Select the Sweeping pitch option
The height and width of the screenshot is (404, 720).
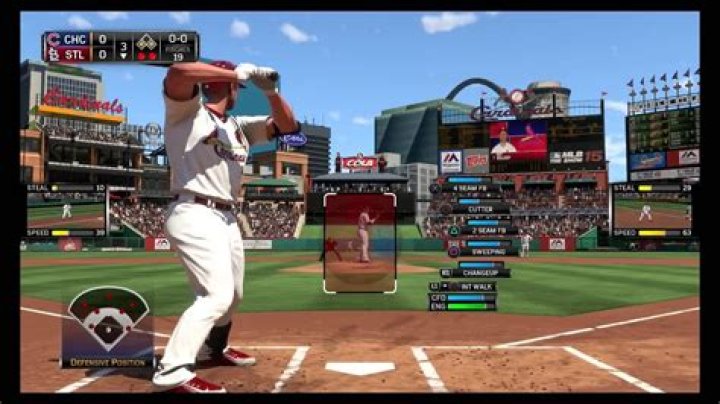pyautogui.click(x=490, y=251)
